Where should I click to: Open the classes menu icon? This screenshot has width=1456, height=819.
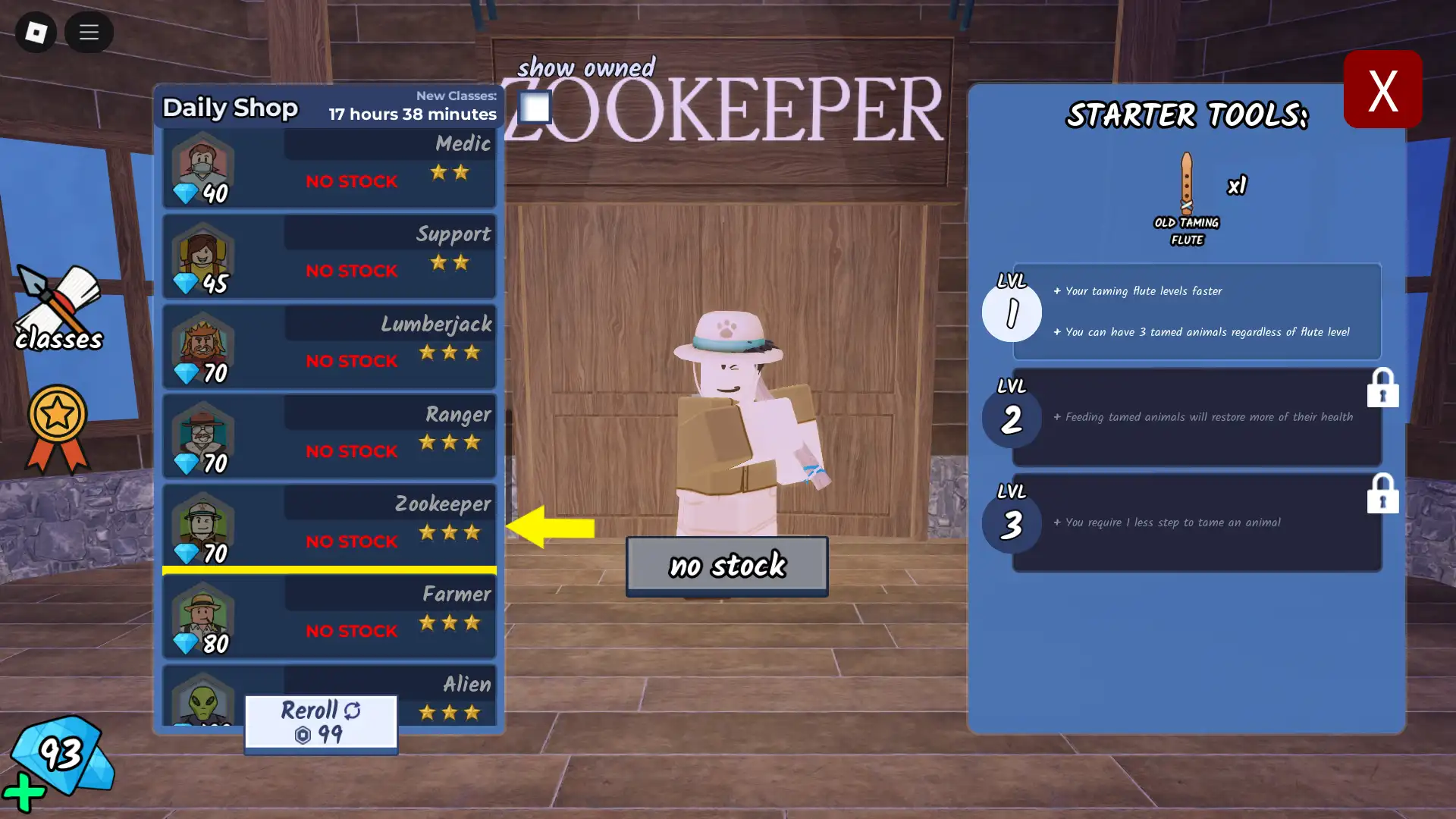58,309
